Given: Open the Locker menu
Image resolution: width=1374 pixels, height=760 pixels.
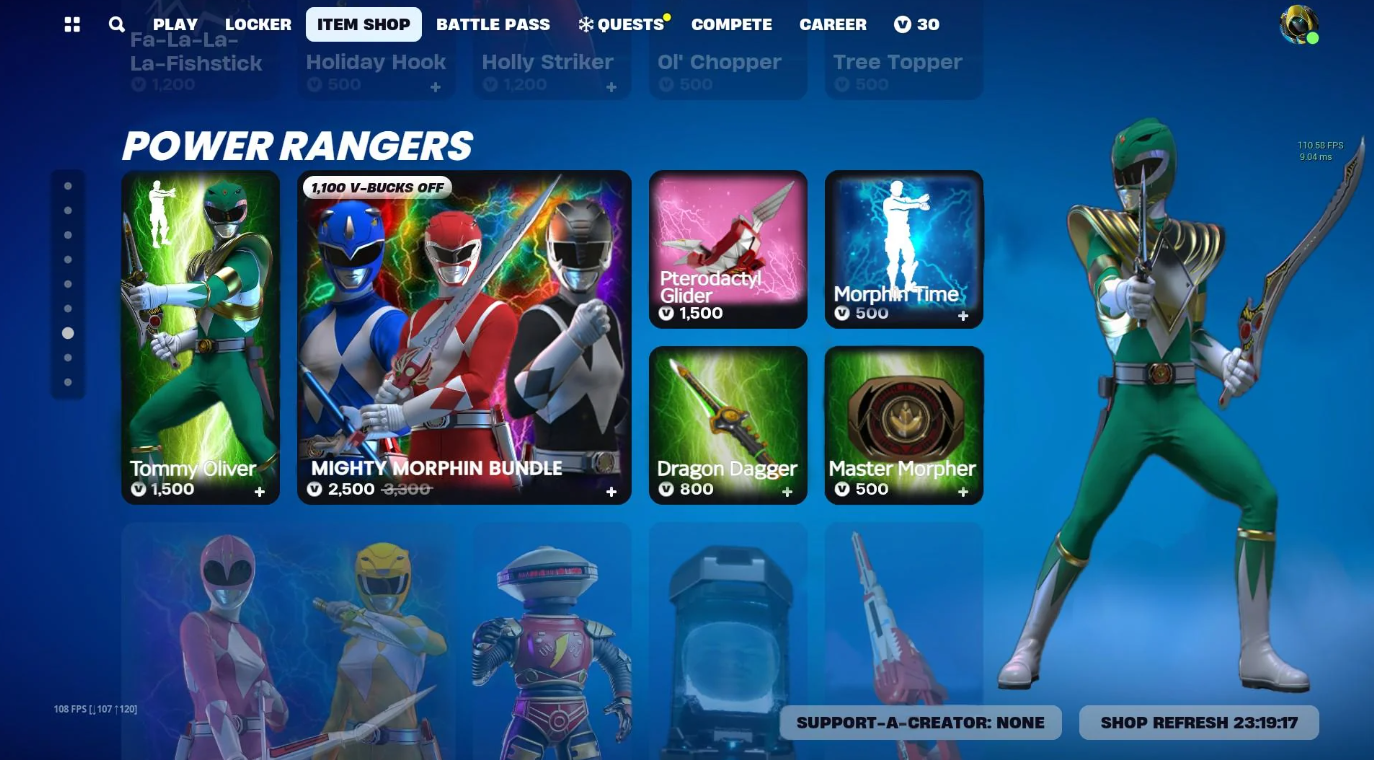Looking at the screenshot, I should click(257, 24).
